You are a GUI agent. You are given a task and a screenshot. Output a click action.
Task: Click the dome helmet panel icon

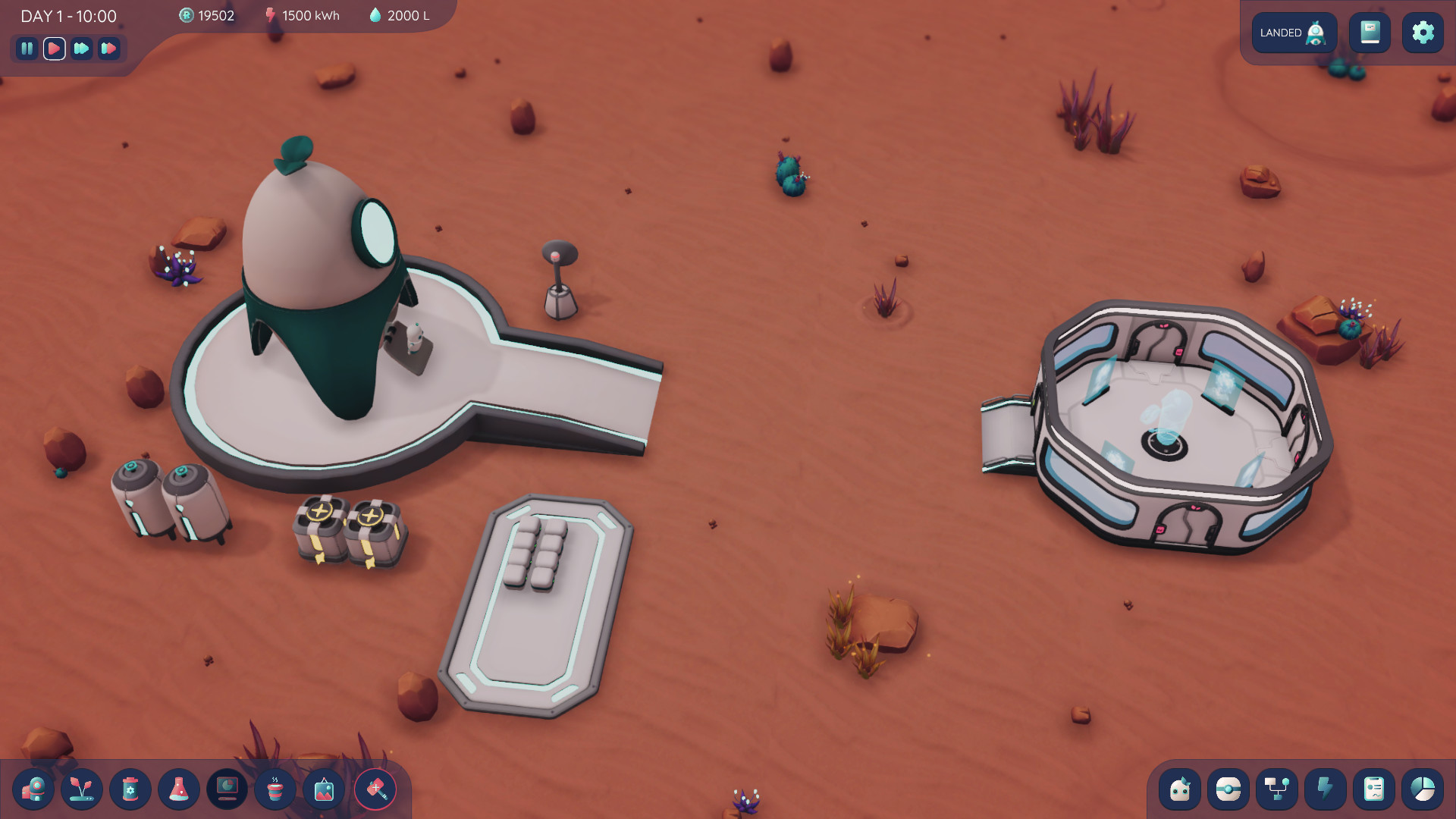click(x=1228, y=789)
